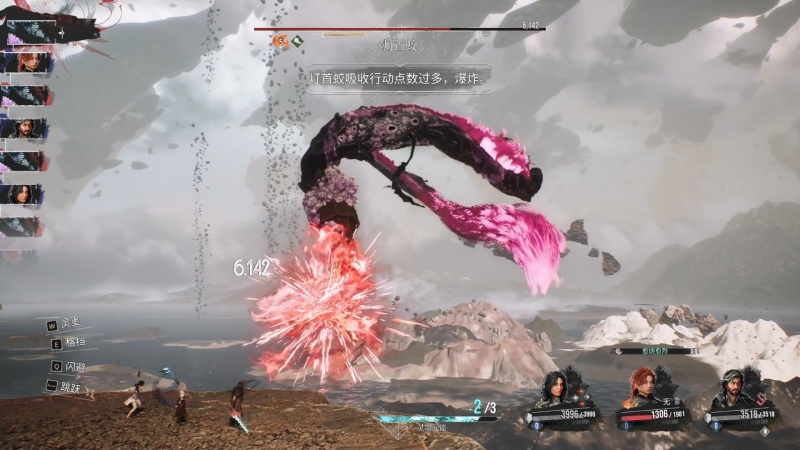Click the dark-haired woman in the turn order
This screenshot has width=800, height=450.
[x=26, y=193]
